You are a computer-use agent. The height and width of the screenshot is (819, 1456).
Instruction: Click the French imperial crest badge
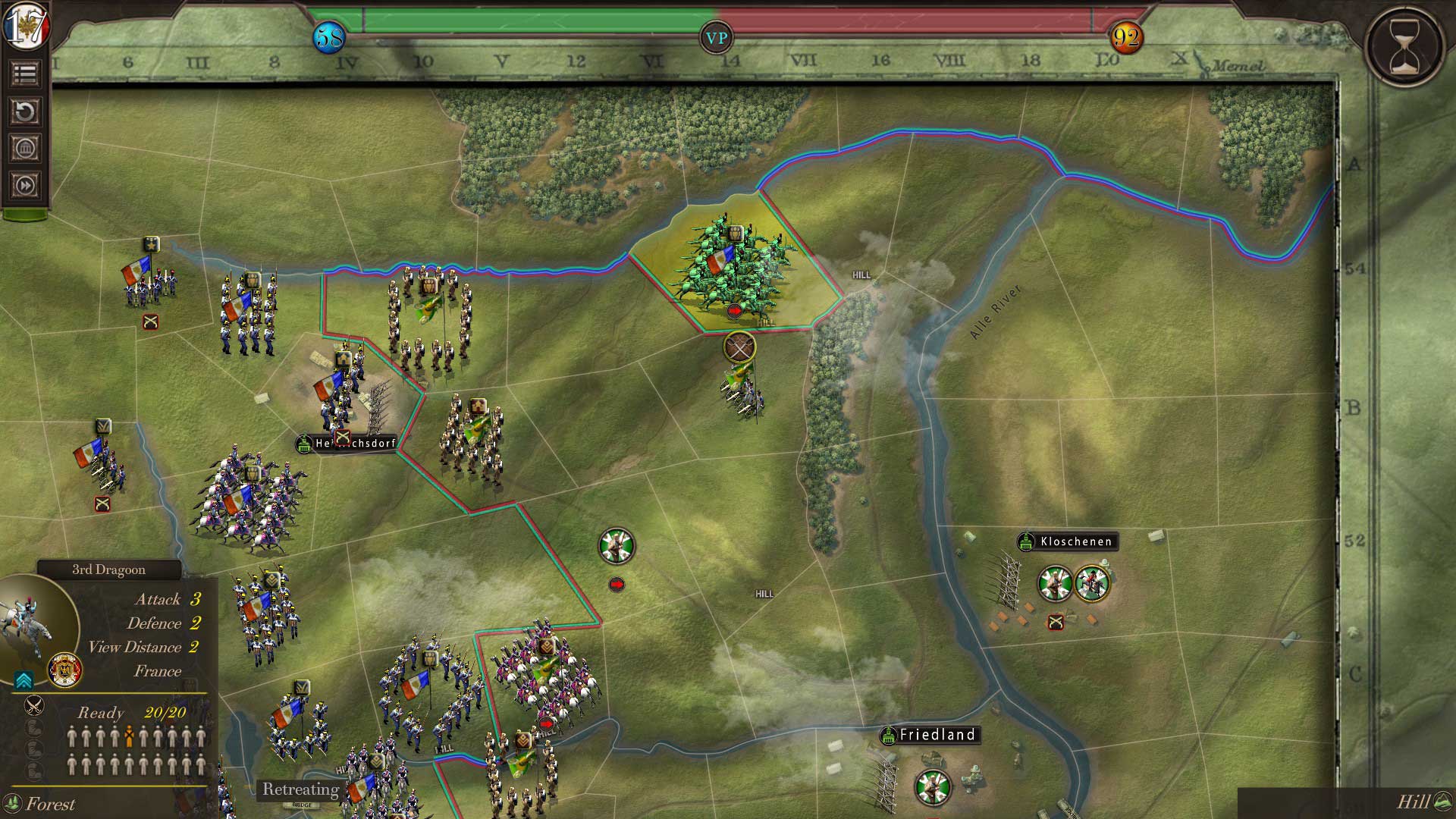(65, 670)
